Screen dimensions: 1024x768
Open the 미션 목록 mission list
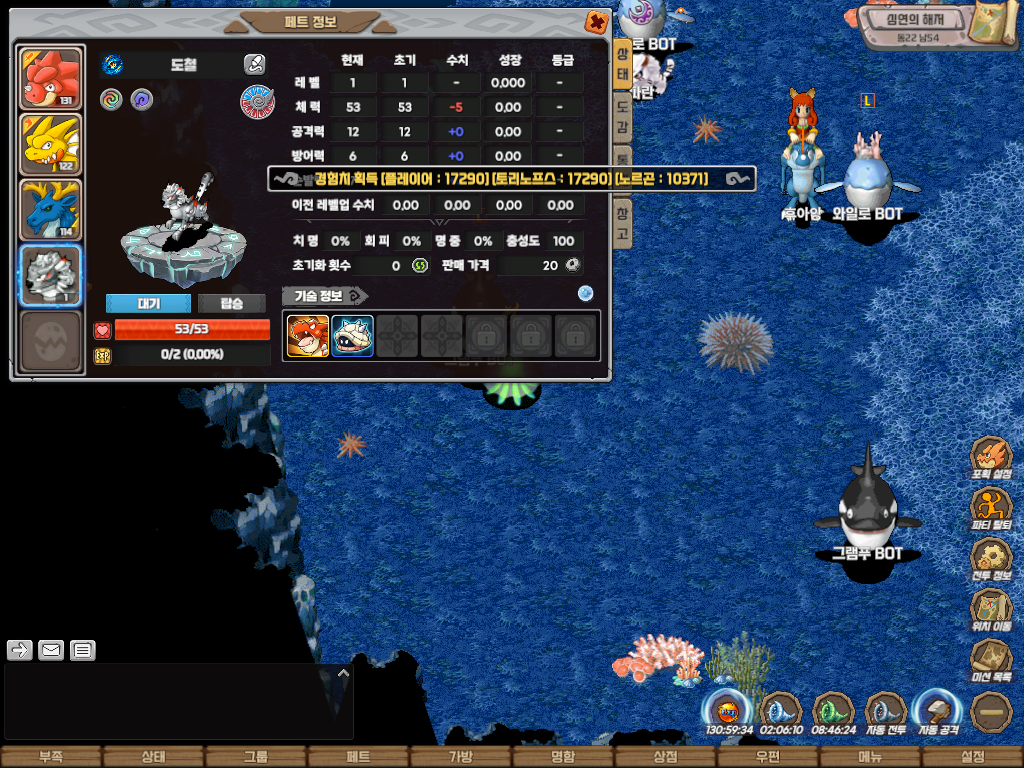click(x=991, y=661)
